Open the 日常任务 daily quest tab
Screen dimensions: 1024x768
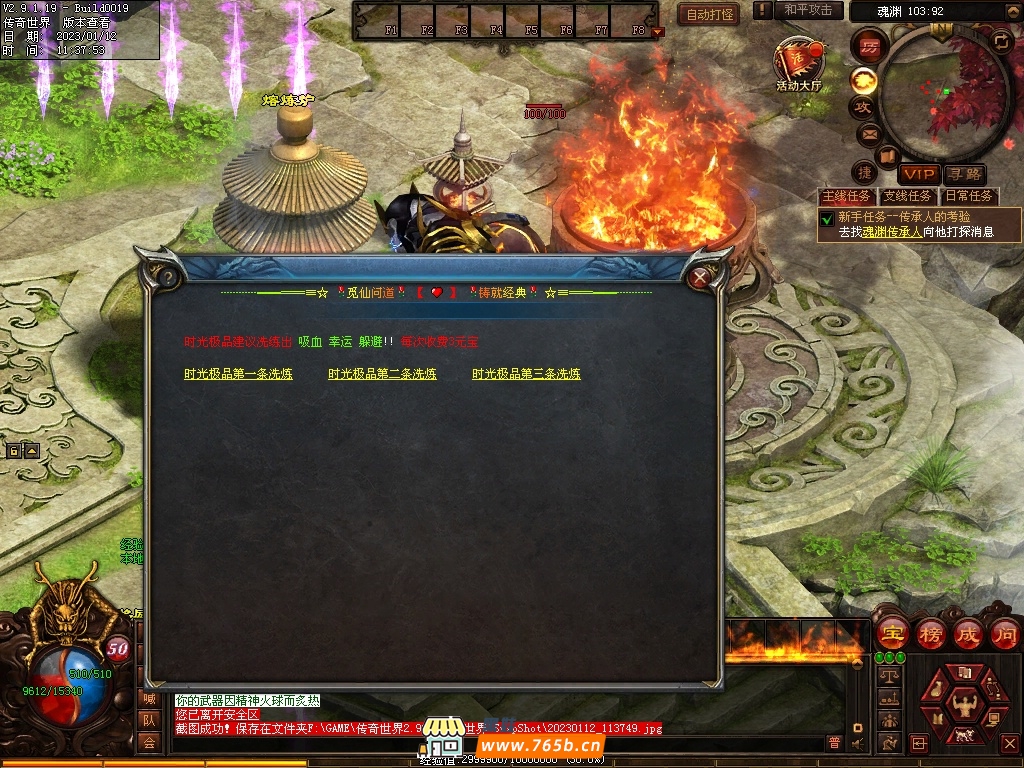coord(968,196)
